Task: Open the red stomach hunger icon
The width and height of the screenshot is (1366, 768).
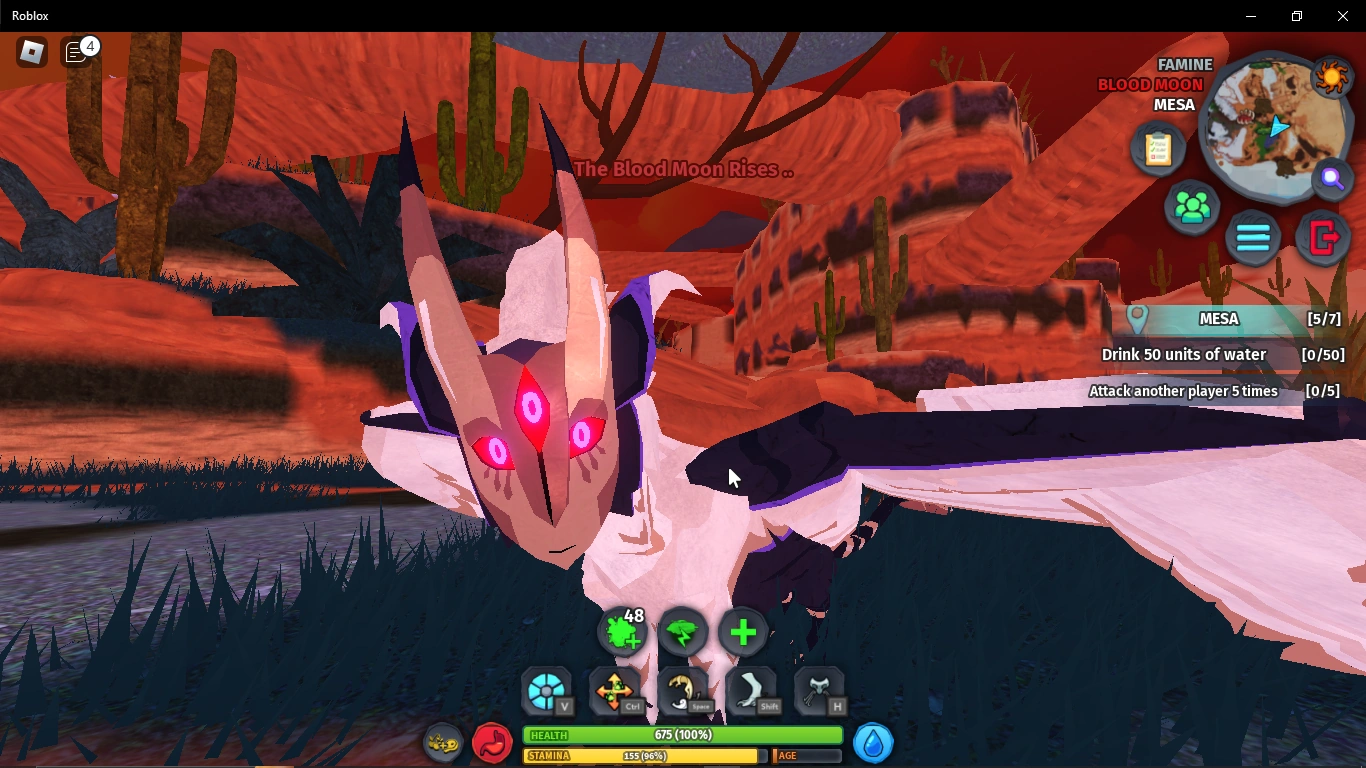Action: pos(492,743)
